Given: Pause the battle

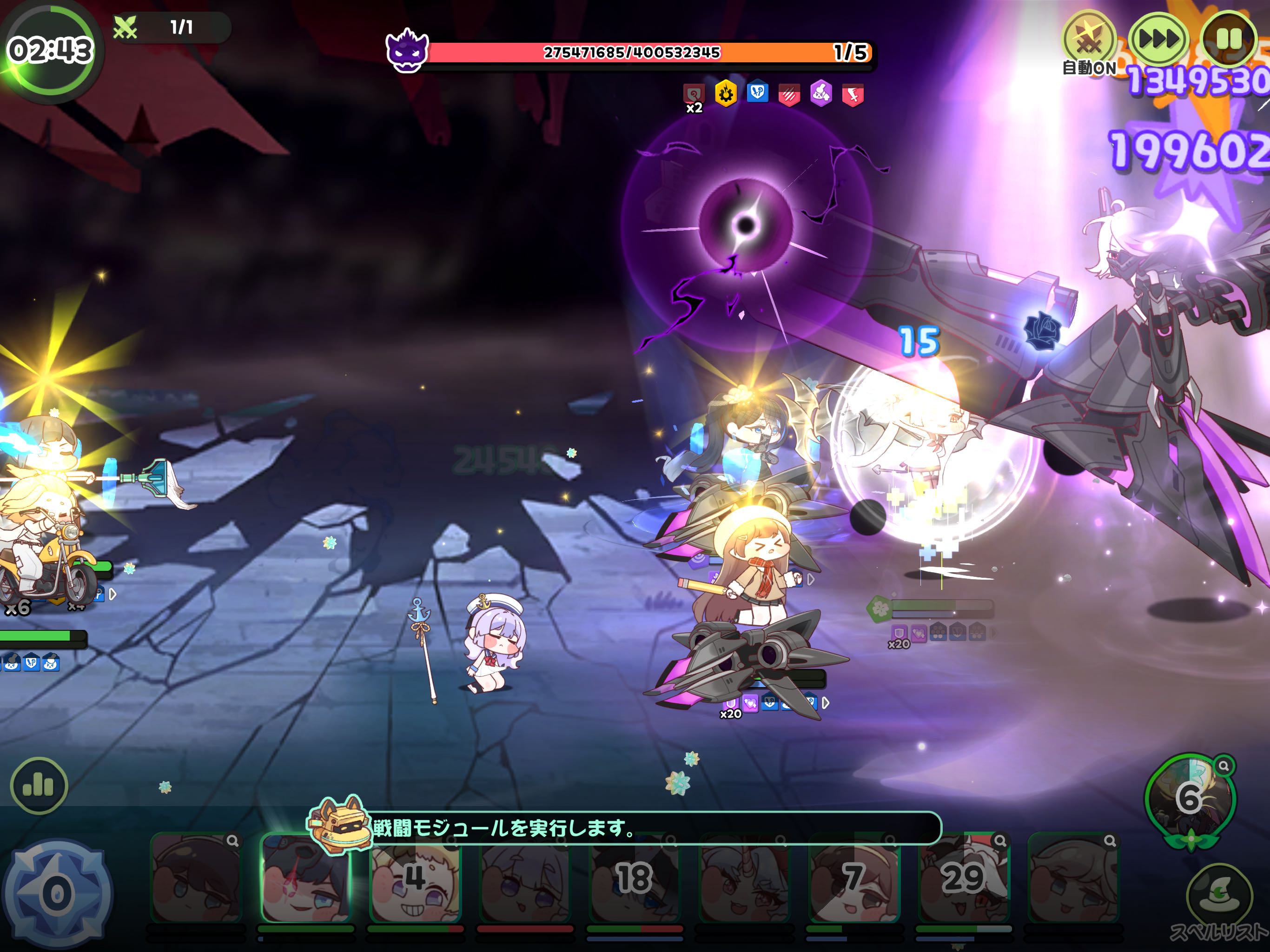Looking at the screenshot, I should (x=1228, y=40).
